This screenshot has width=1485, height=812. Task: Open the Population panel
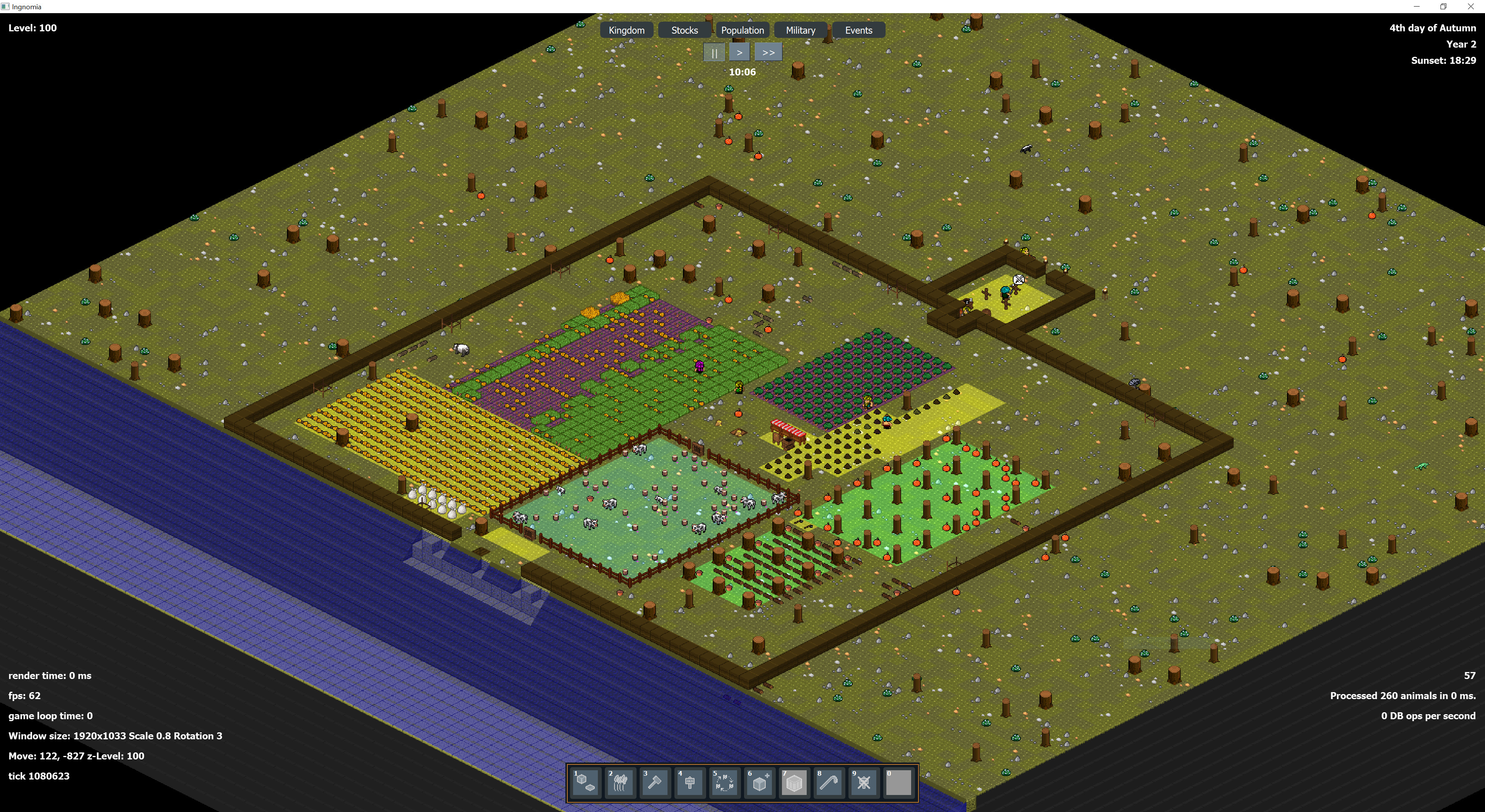(x=742, y=30)
